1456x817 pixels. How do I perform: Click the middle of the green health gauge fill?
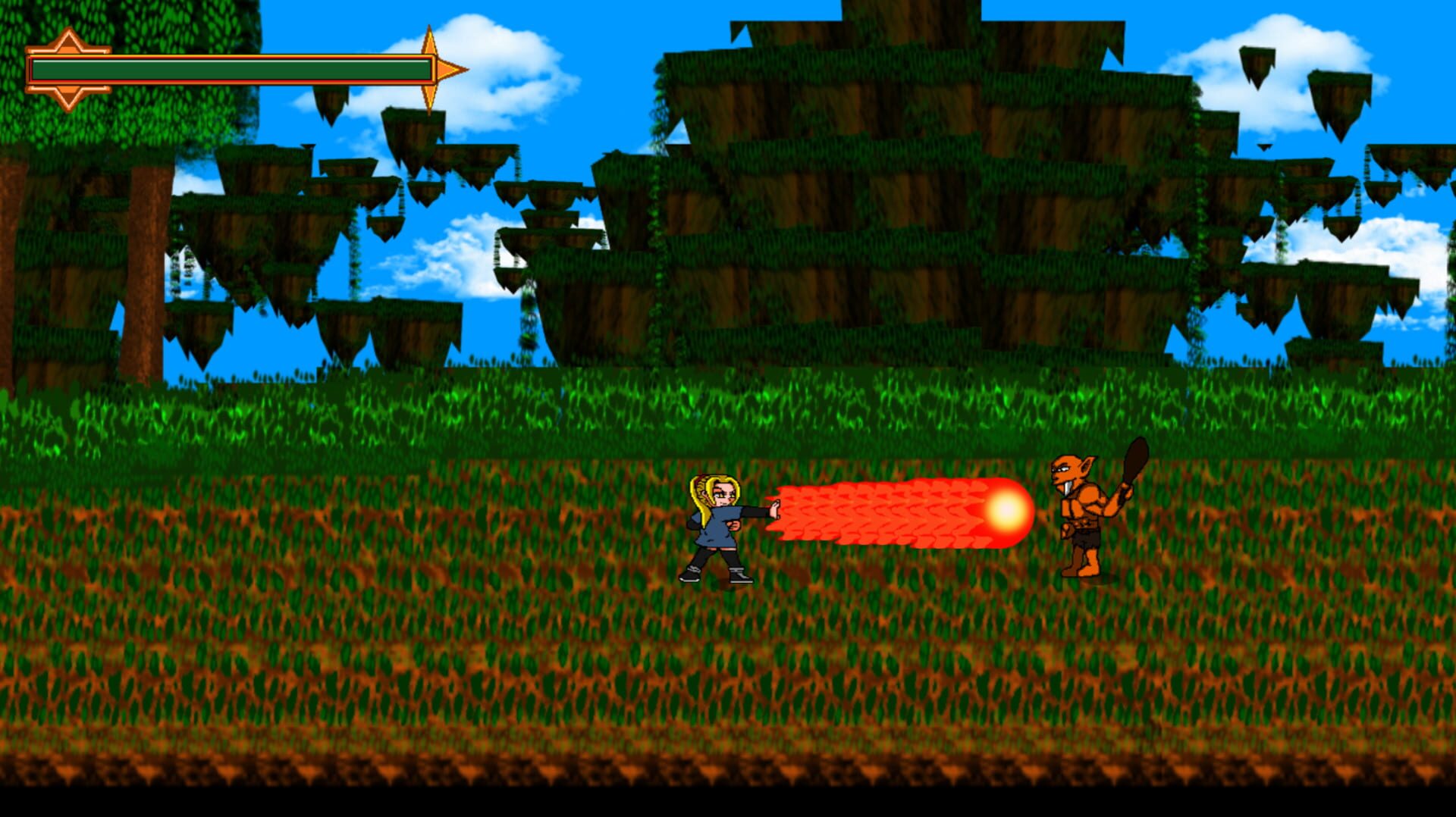(227, 70)
